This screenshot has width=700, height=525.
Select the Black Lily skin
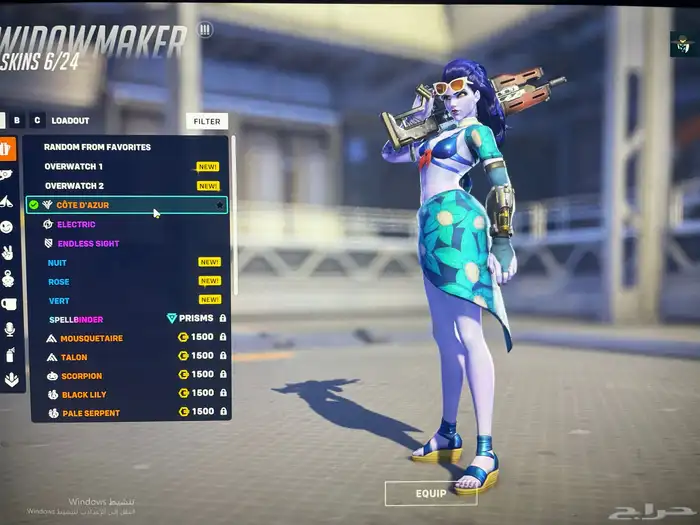(x=84, y=394)
